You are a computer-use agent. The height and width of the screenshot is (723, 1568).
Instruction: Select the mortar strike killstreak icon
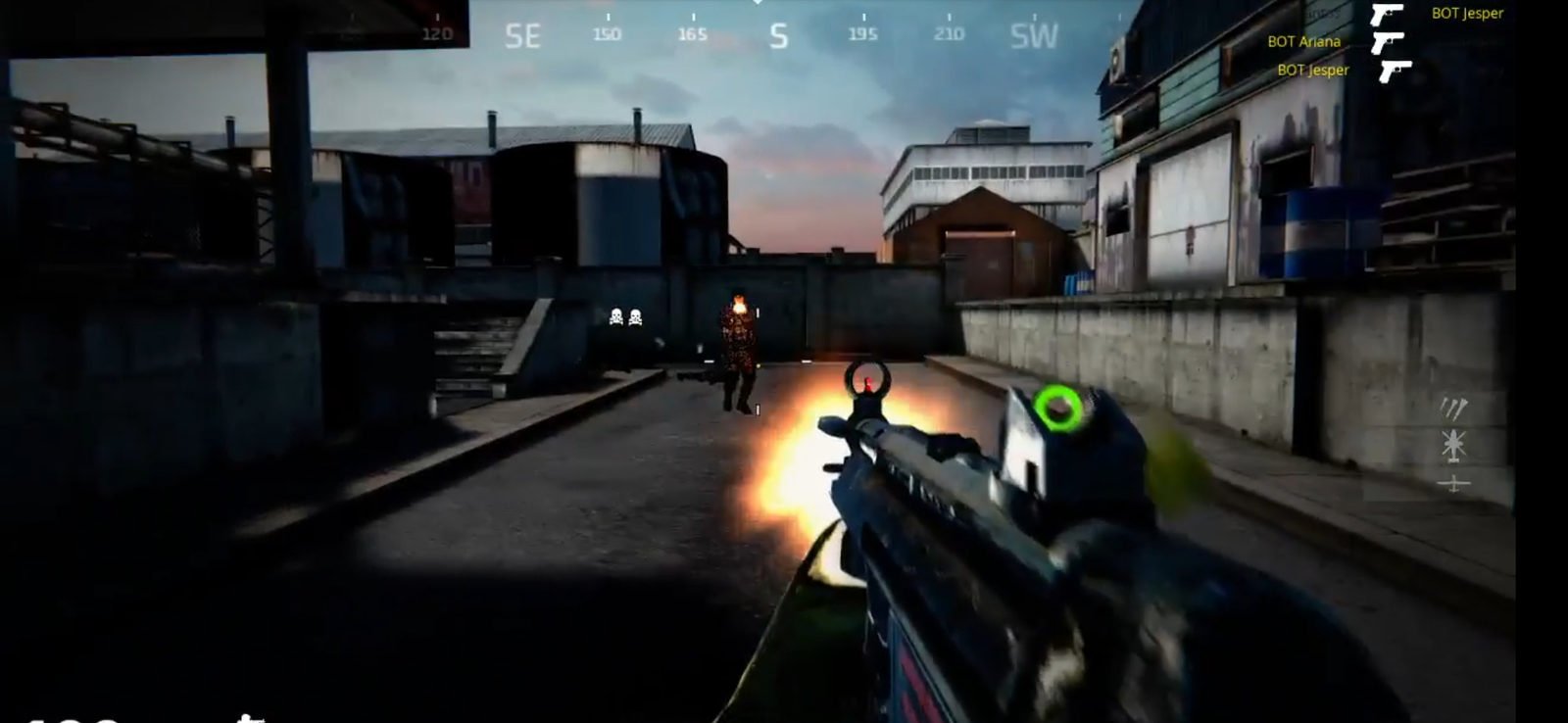tap(1454, 408)
